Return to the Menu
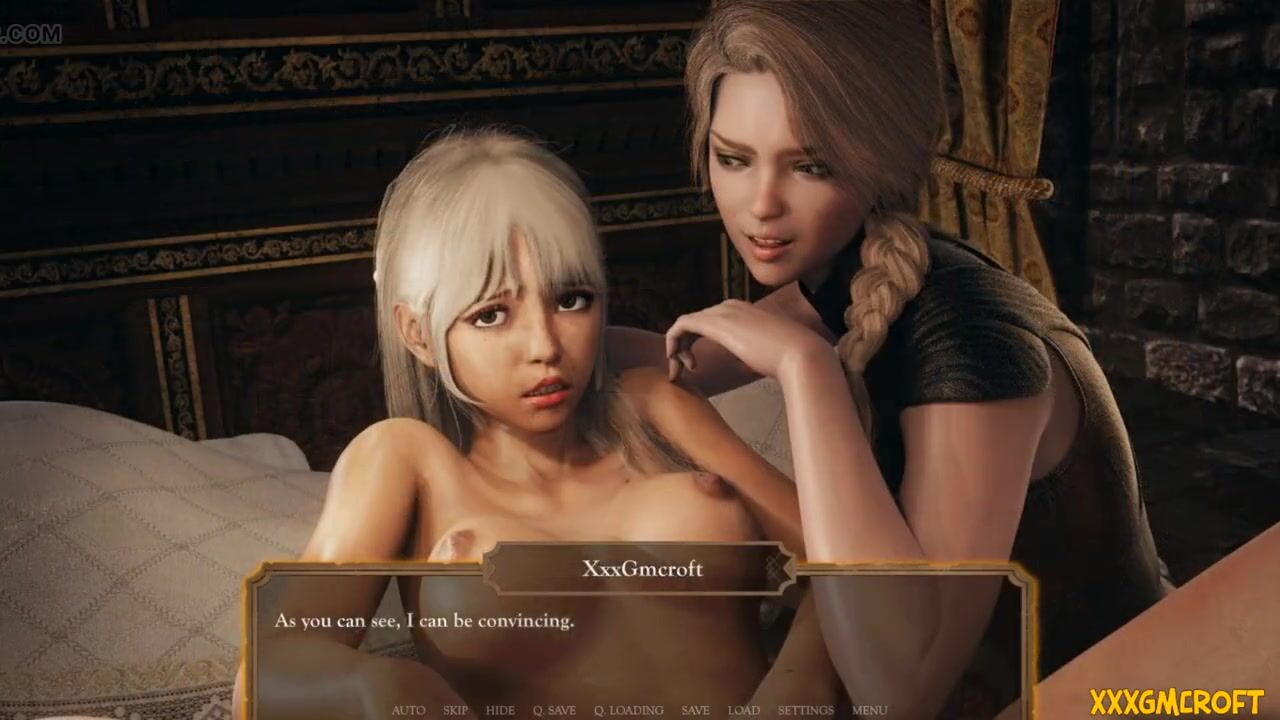Viewport: 1280px width, 720px height. point(869,710)
